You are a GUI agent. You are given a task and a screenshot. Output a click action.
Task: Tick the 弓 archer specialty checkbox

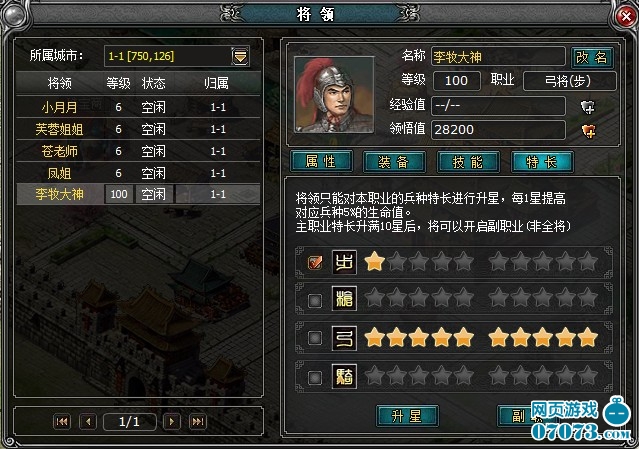[314, 339]
